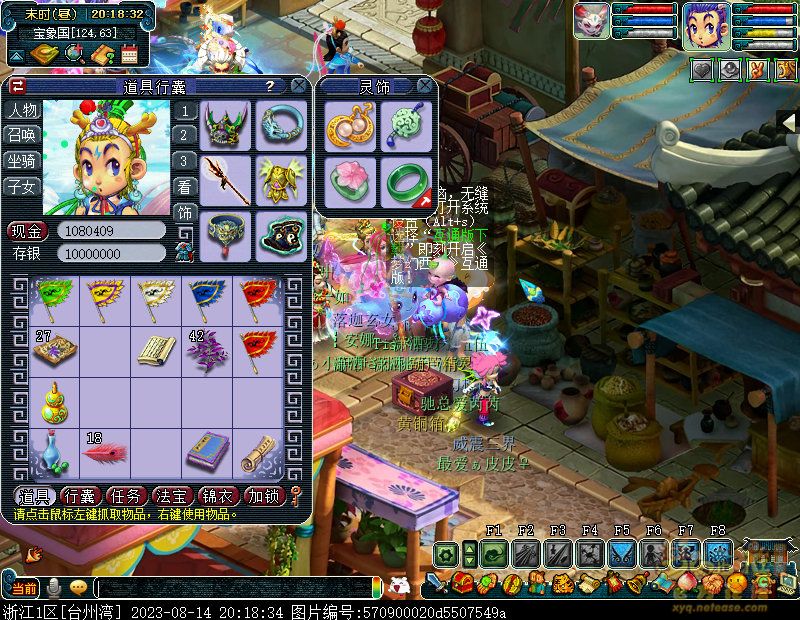Select the green jade ring accessory
The height and width of the screenshot is (620, 800).
pyautogui.click(x=407, y=181)
